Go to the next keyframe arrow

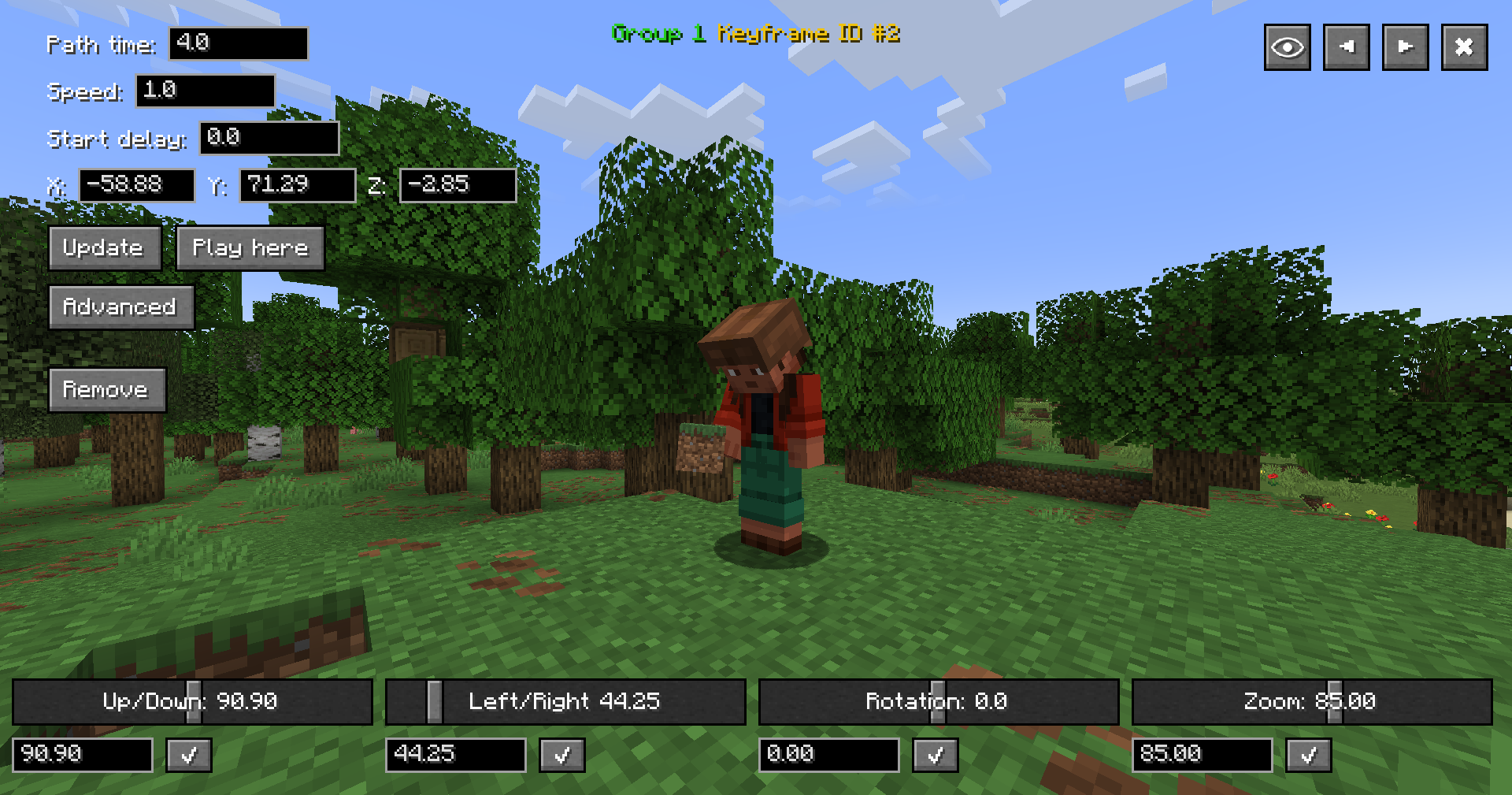click(1405, 46)
